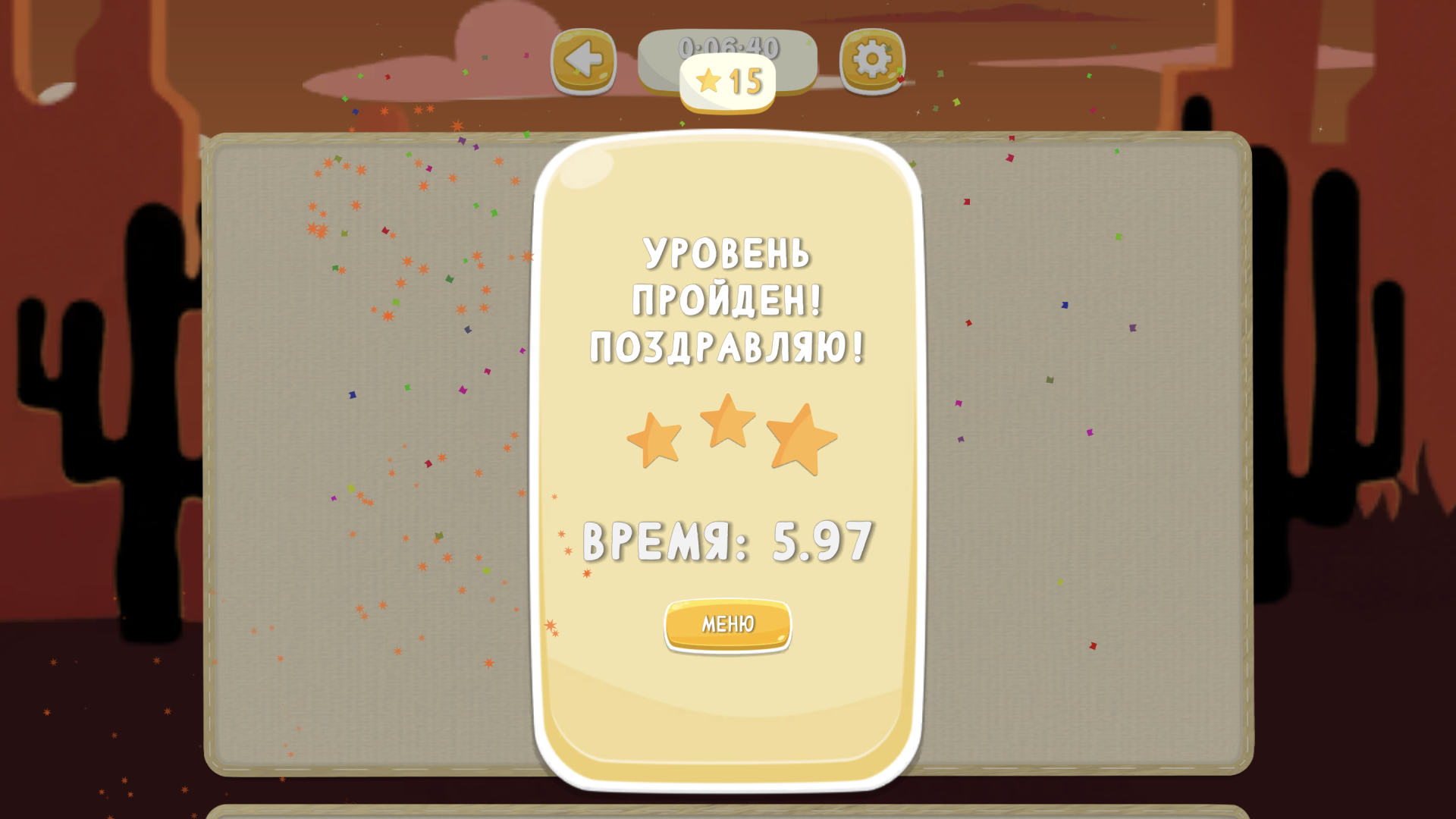Open the settings gear menu
Image resolution: width=1456 pixels, height=819 pixels.
[x=871, y=59]
